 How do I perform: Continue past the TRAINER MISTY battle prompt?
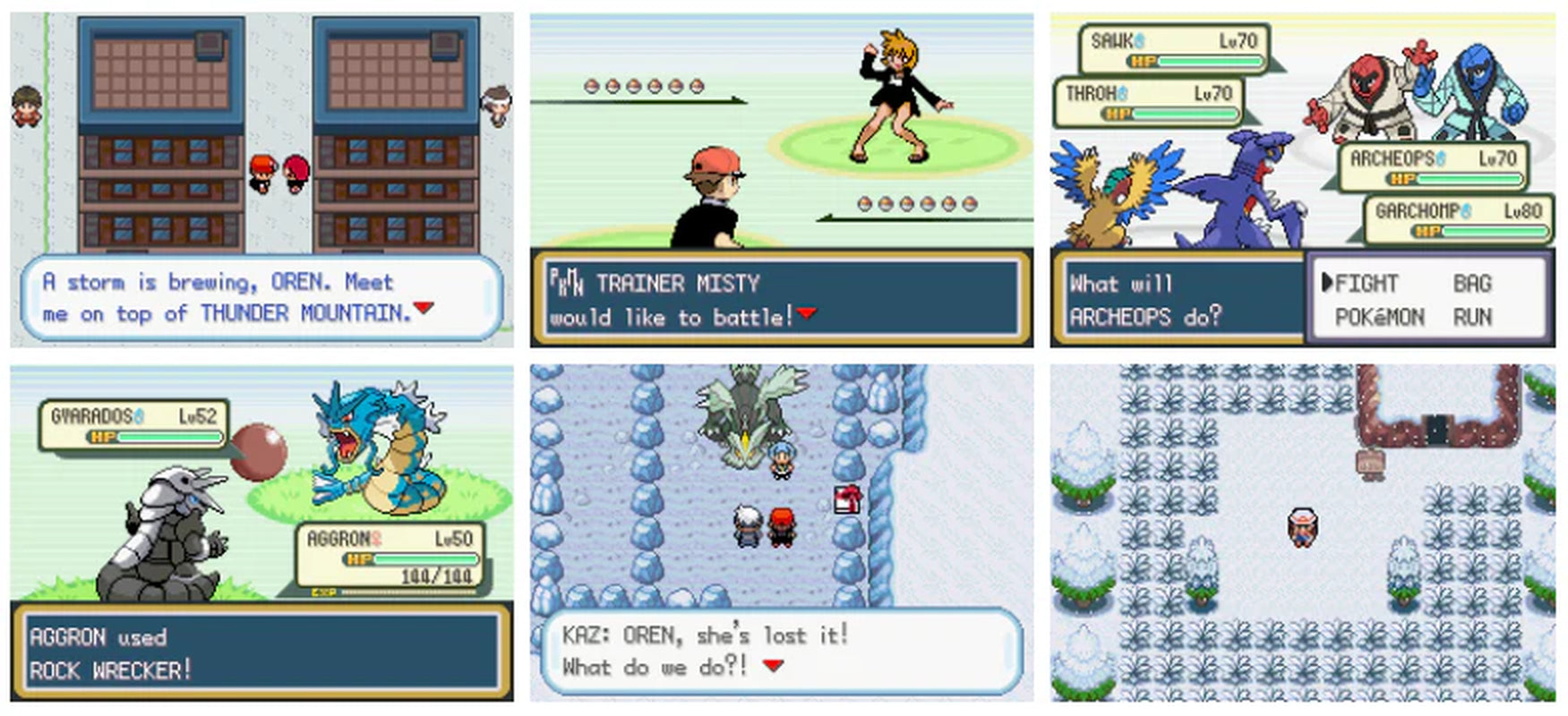(807, 312)
